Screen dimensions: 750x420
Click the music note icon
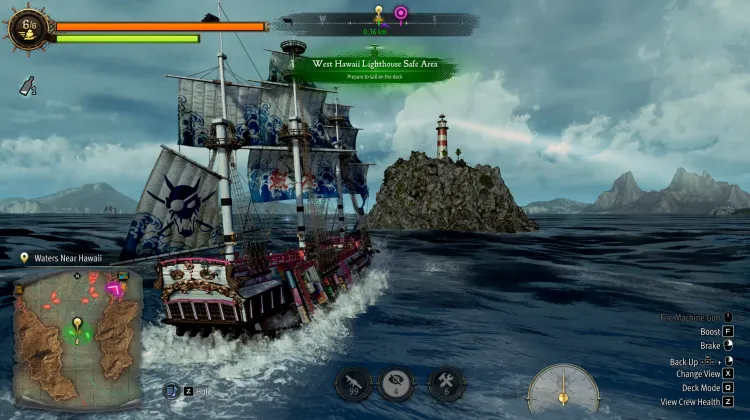pyautogui.click(x=170, y=392)
